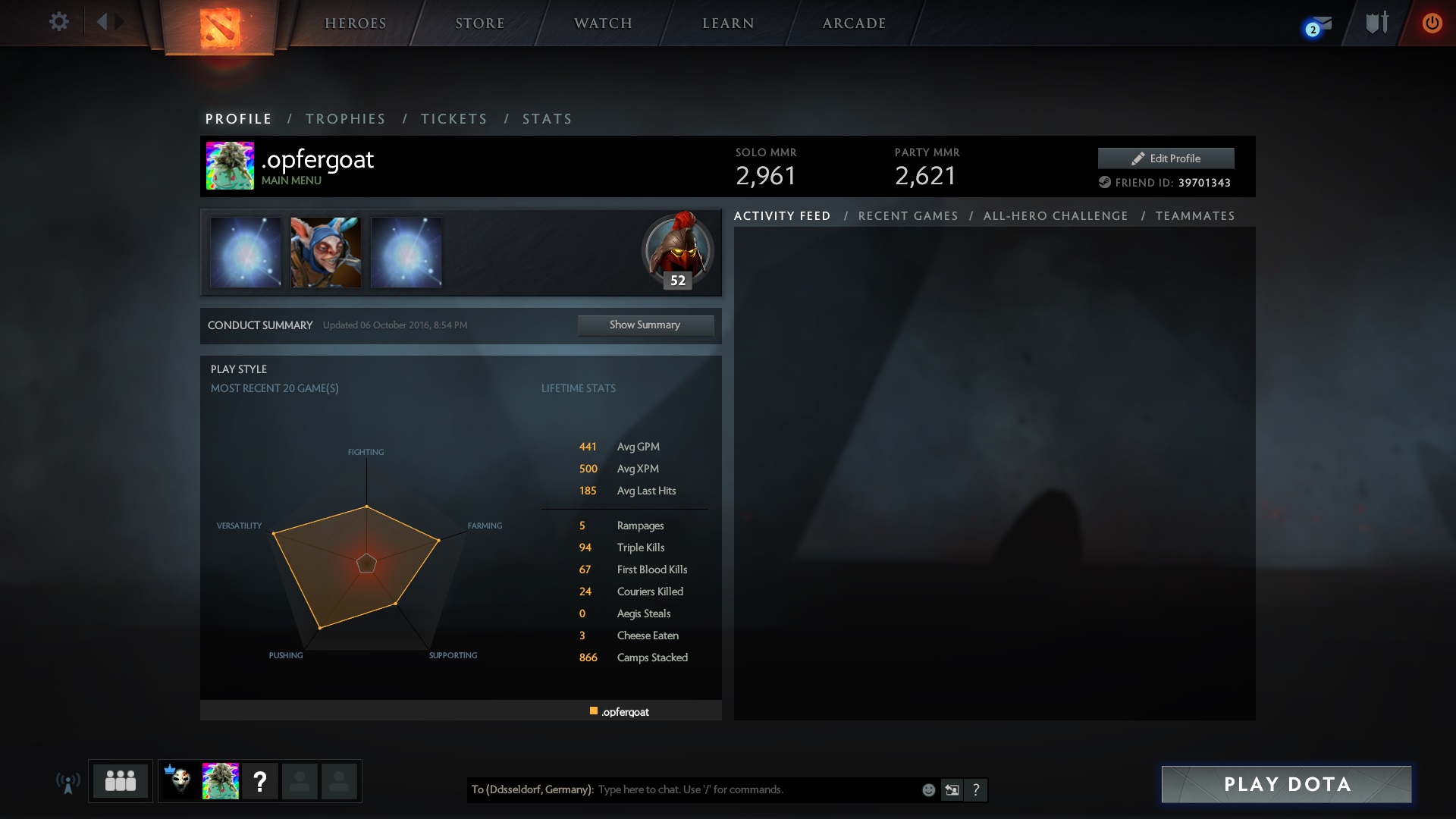Screen dimensions: 1456x819
Task: Open notifications with the envelope icon
Action: (1316, 23)
